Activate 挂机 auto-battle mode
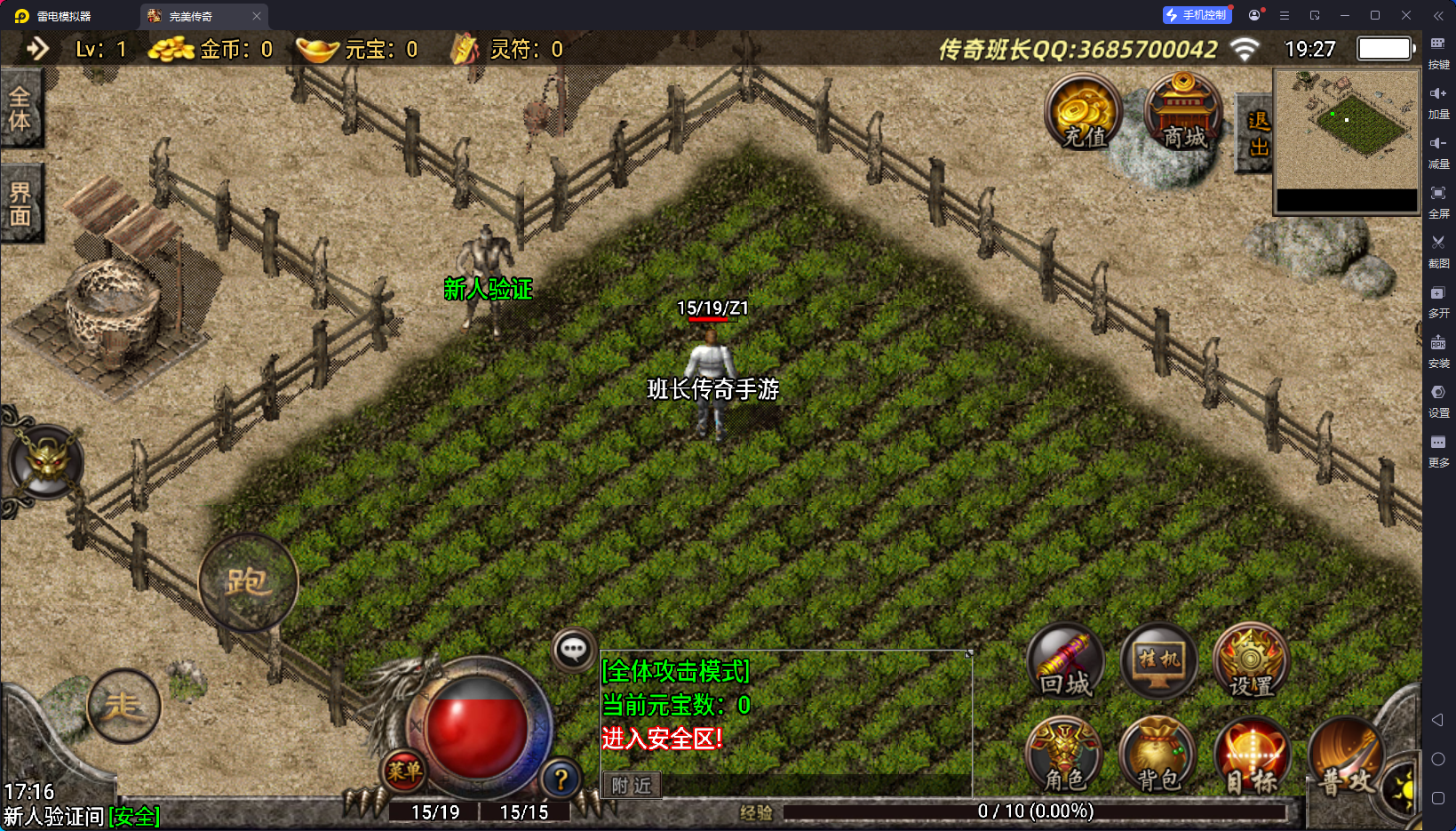This screenshot has height=831, width=1456. click(1159, 661)
